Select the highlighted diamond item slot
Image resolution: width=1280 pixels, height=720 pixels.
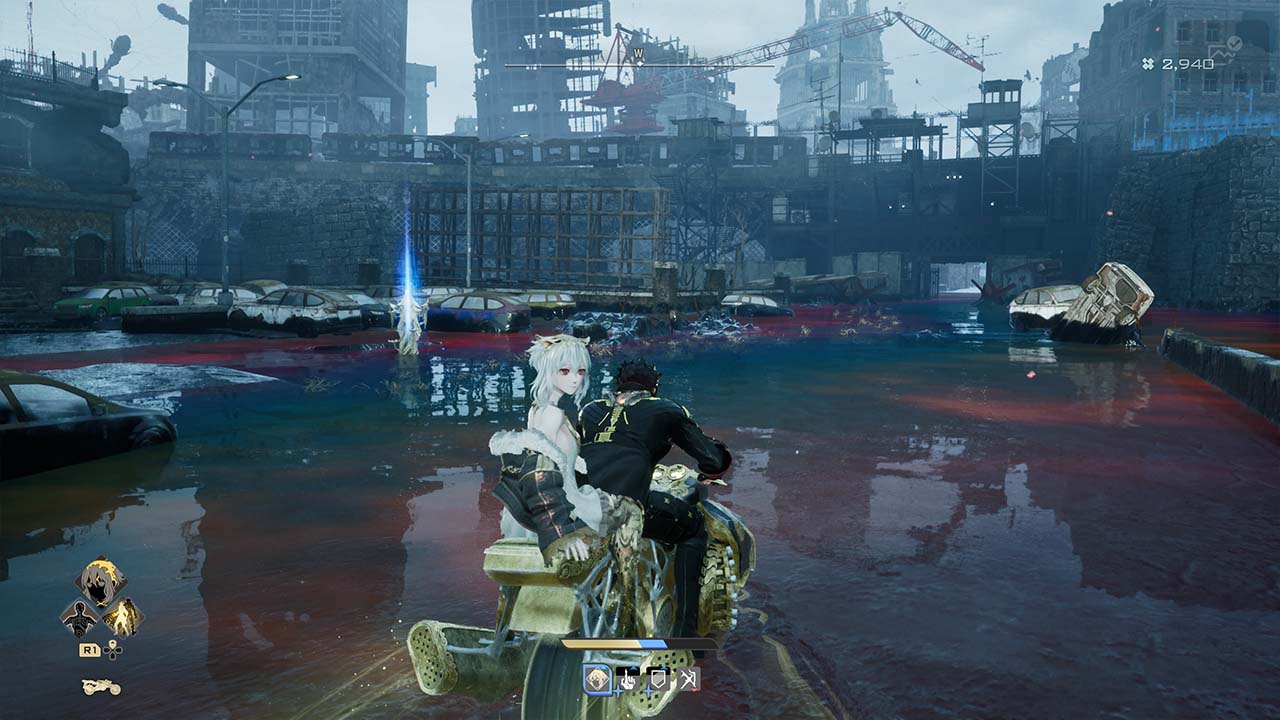598,680
